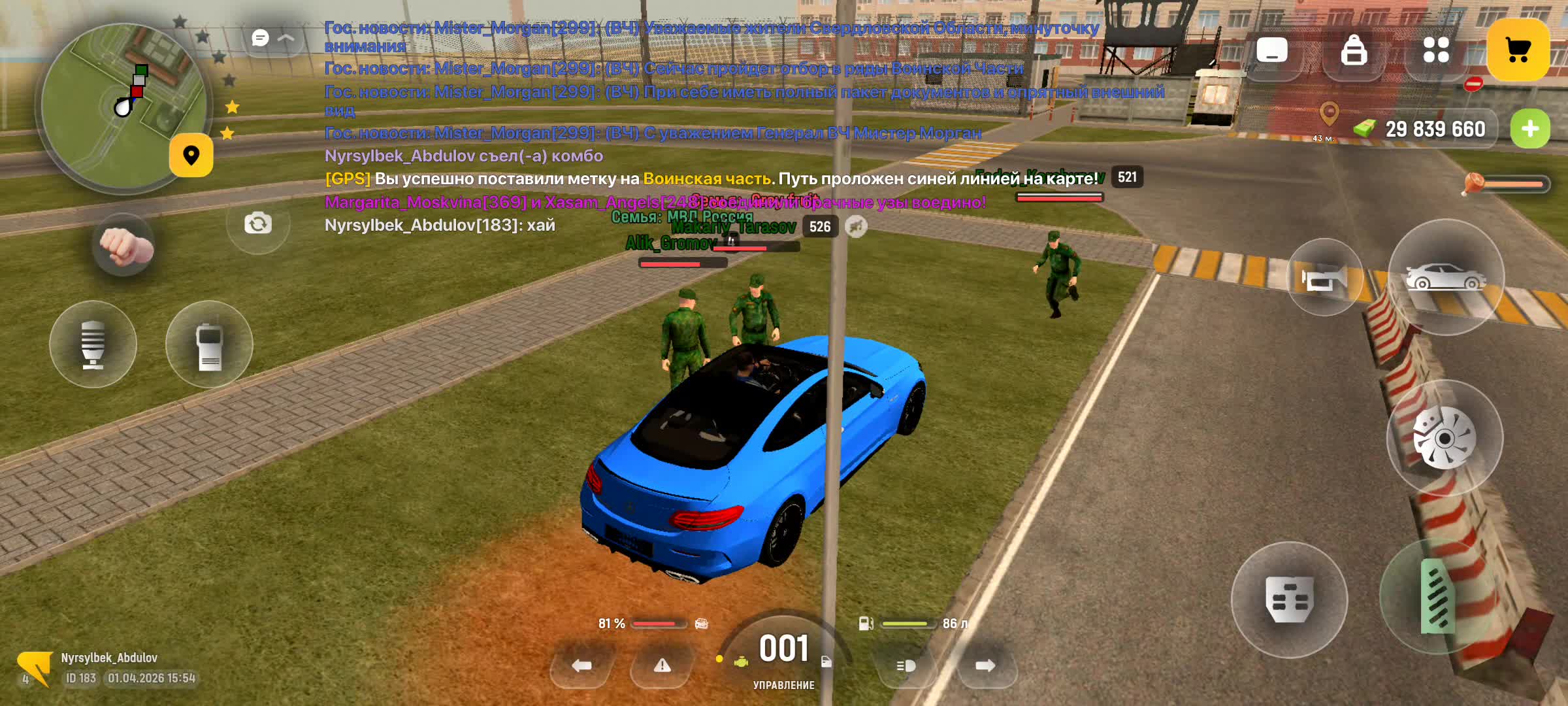
Task: Sound the car horn button
Action: click(x=1324, y=278)
